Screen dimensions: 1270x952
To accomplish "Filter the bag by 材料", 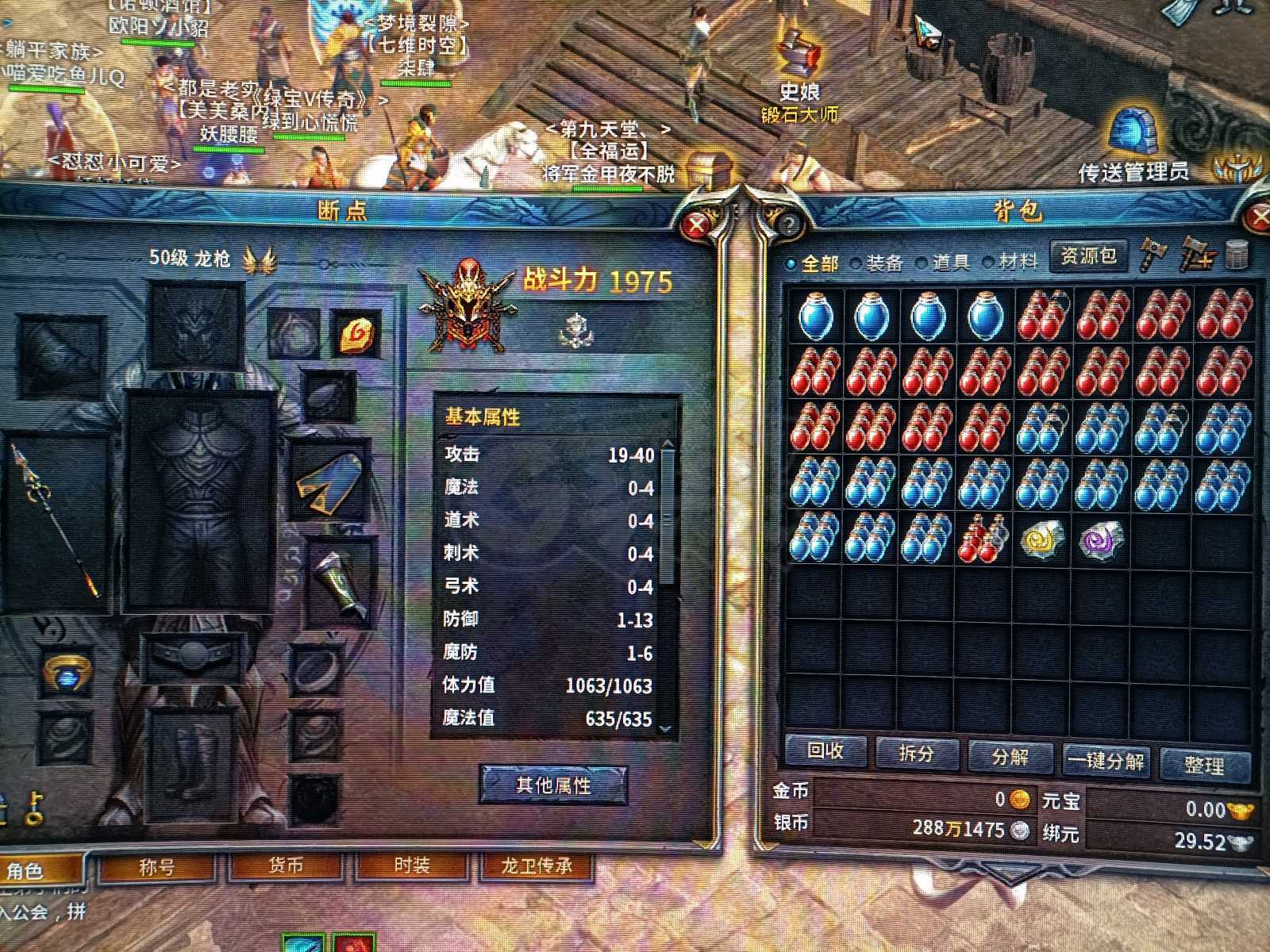I will (x=1010, y=262).
